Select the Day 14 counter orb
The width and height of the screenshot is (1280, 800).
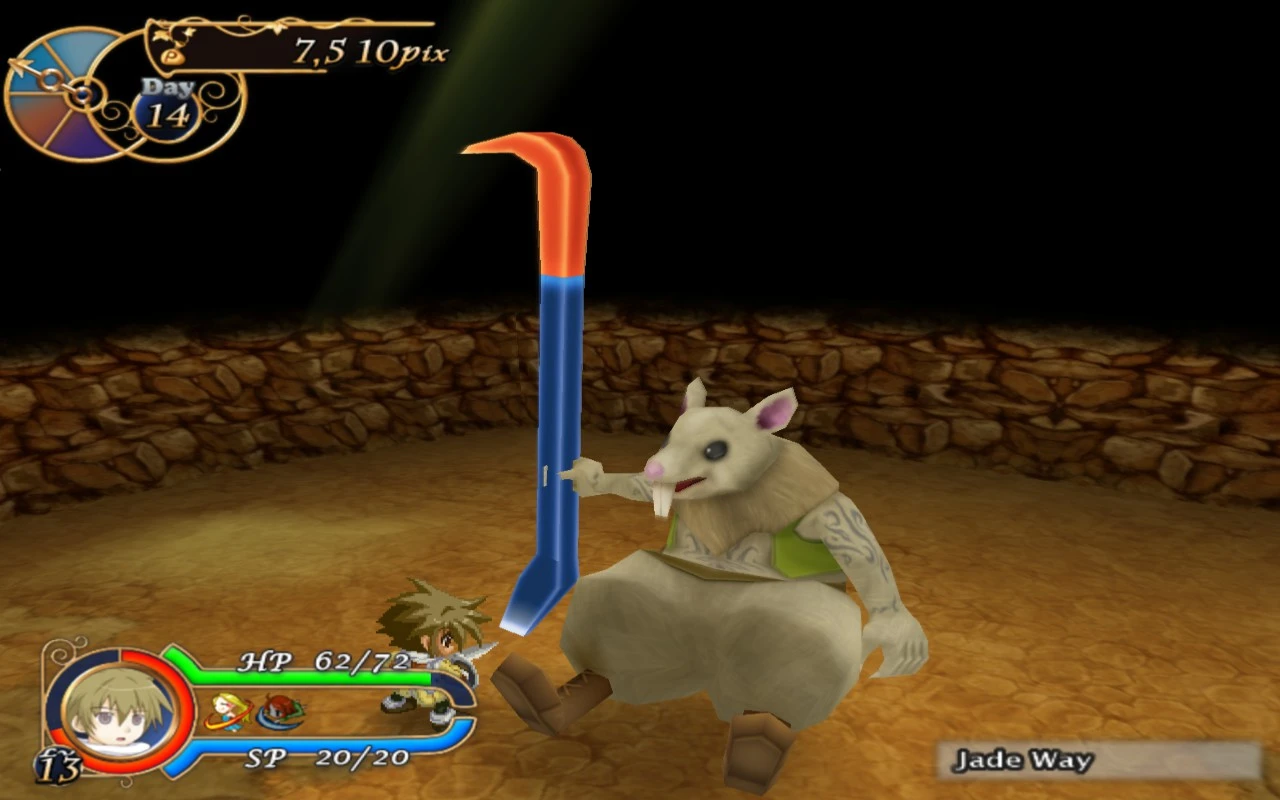[x=168, y=108]
